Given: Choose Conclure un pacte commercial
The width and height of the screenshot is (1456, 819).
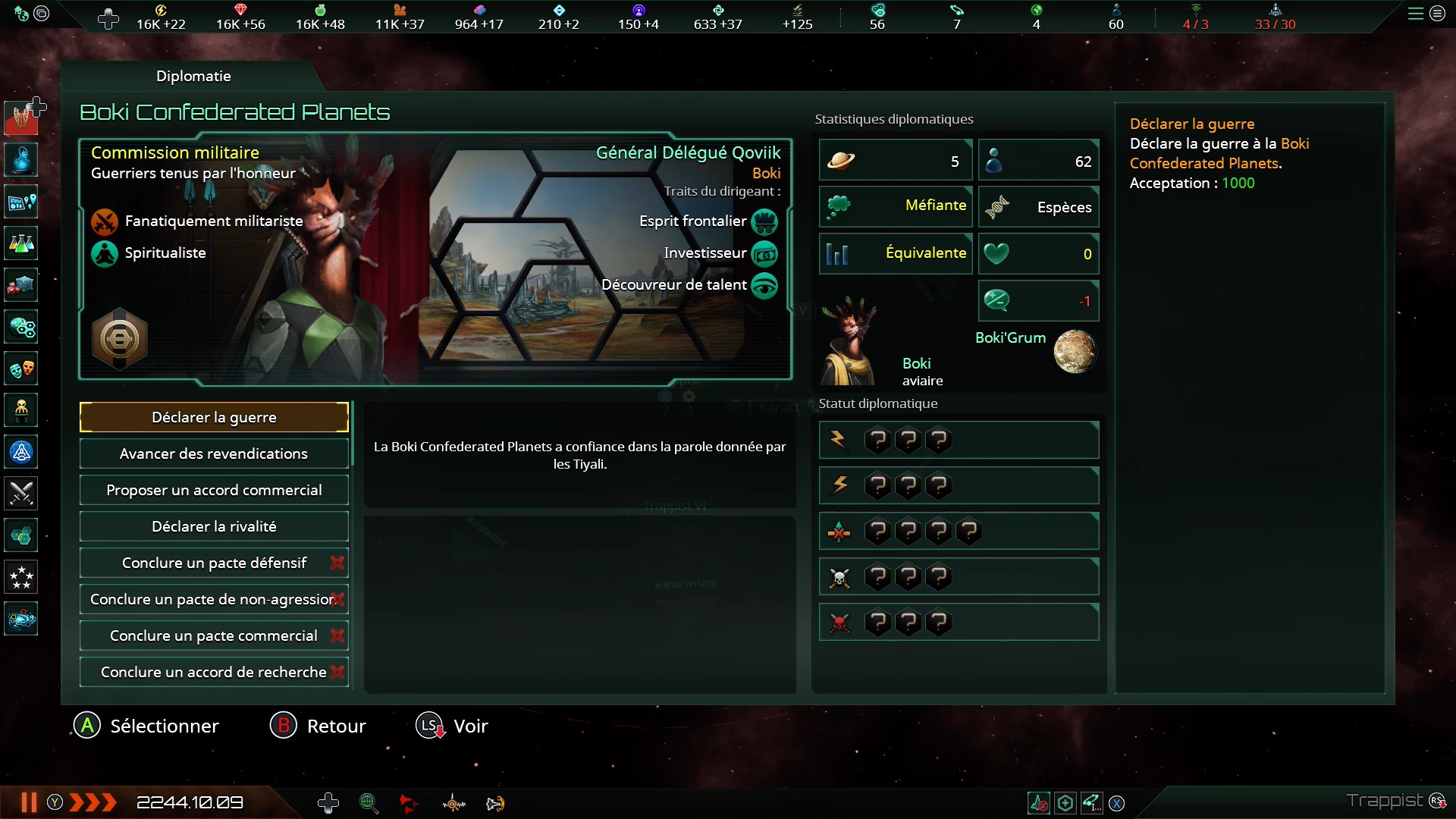Looking at the screenshot, I should (x=214, y=635).
